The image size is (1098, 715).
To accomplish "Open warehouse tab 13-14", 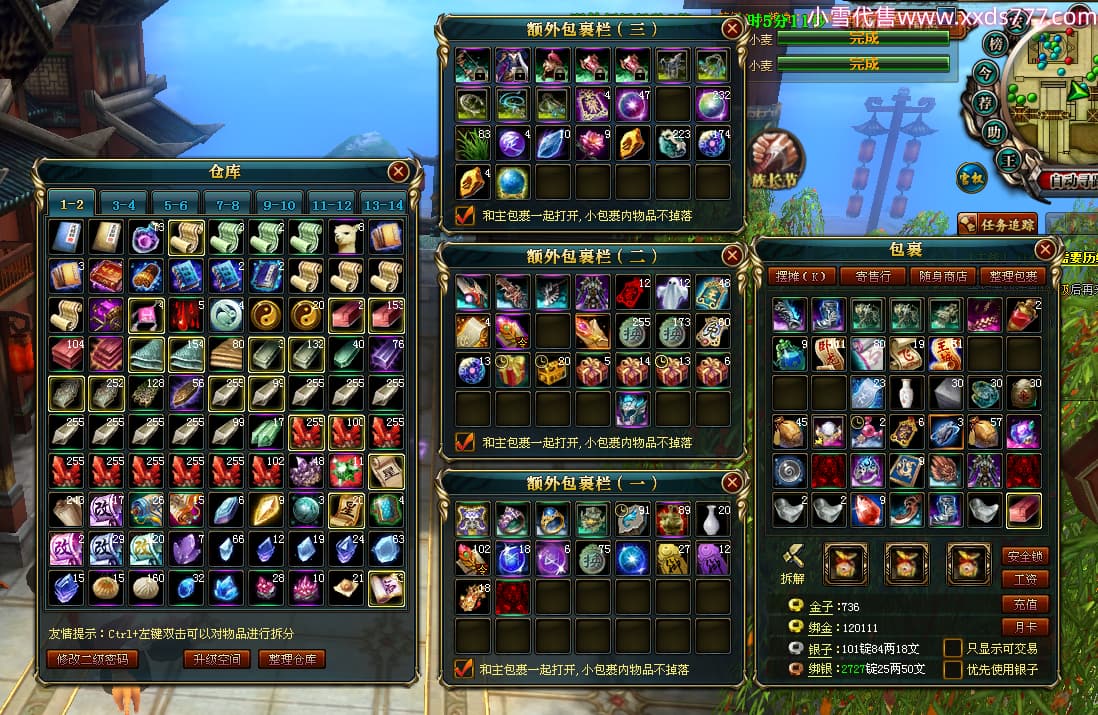I will click(382, 205).
